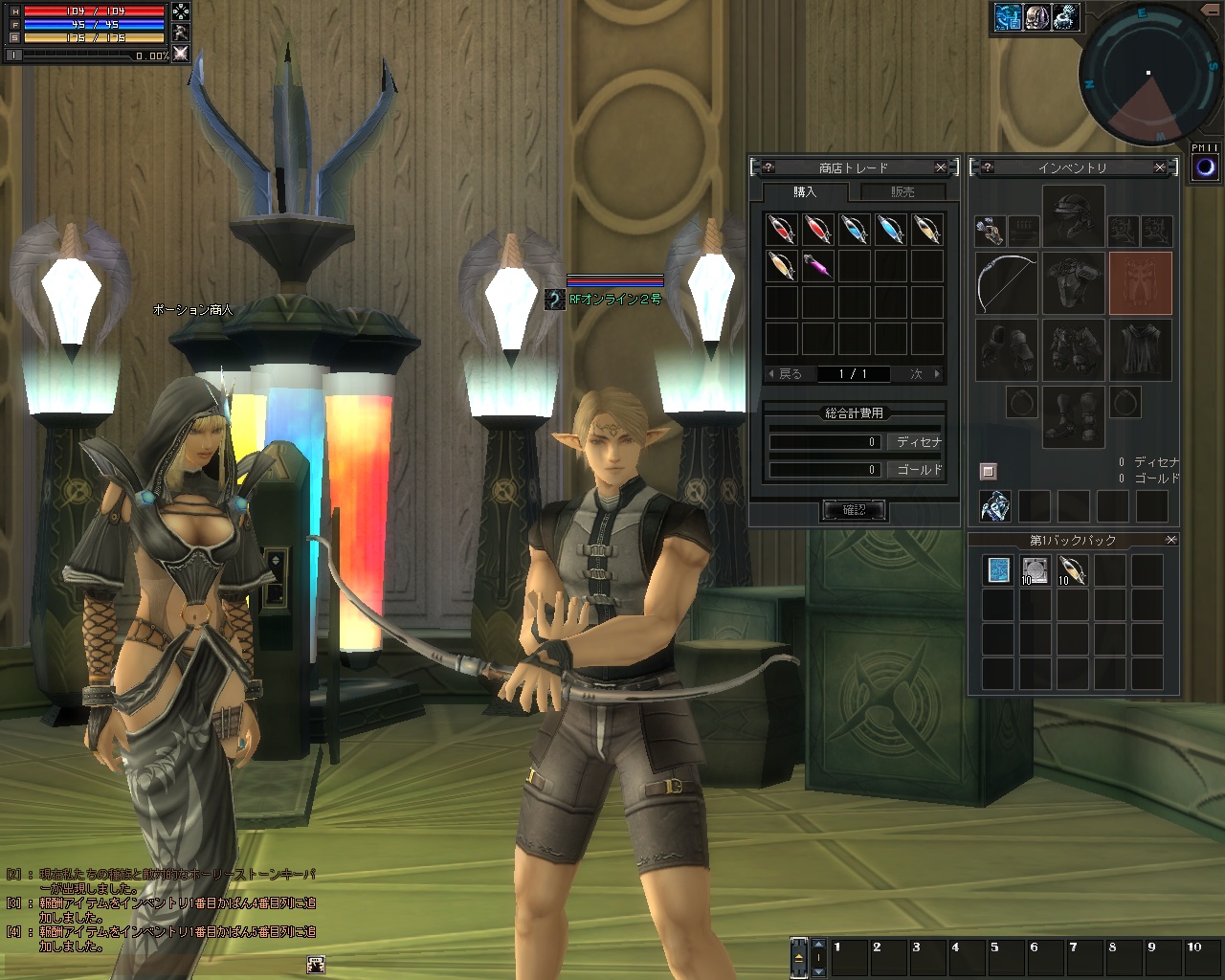Screen dimensions: 1225x980
Task: Switch to the 販売 sell tab
Action: click(x=902, y=192)
